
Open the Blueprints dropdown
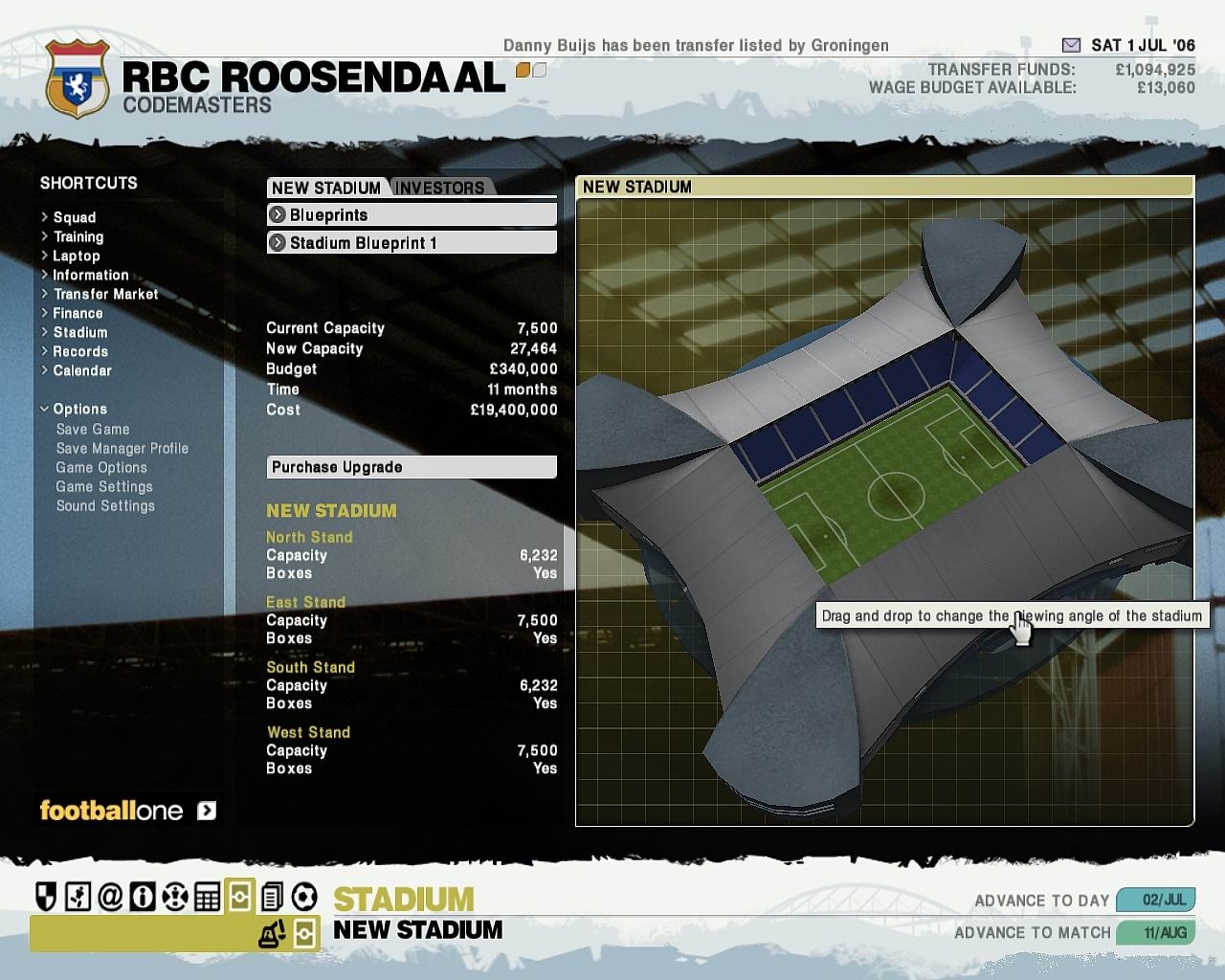[x=412, y=215]
